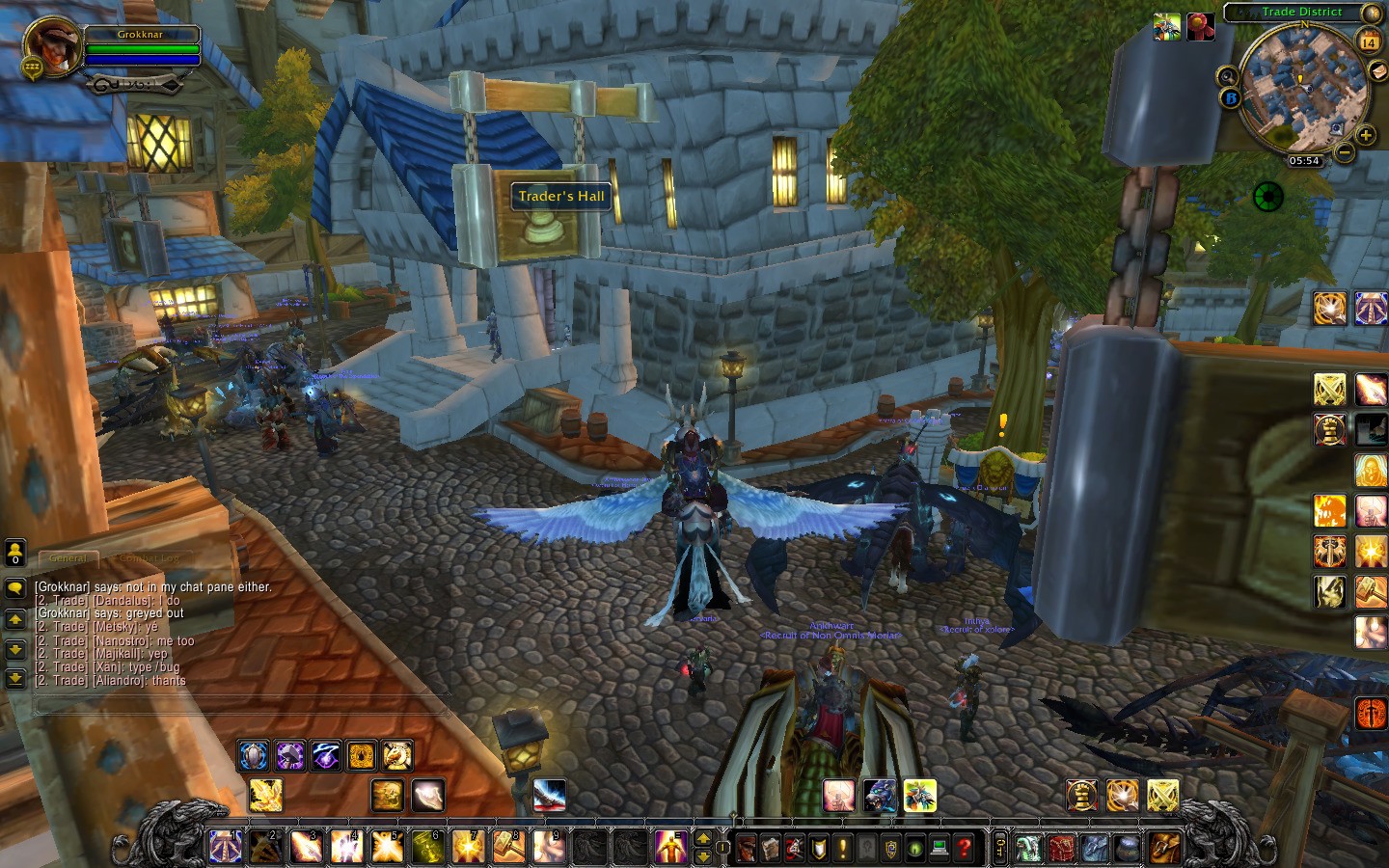The image size is (1389, 868).
Task: Open the yellow exclamation quest log button
Action: [843, 848]
